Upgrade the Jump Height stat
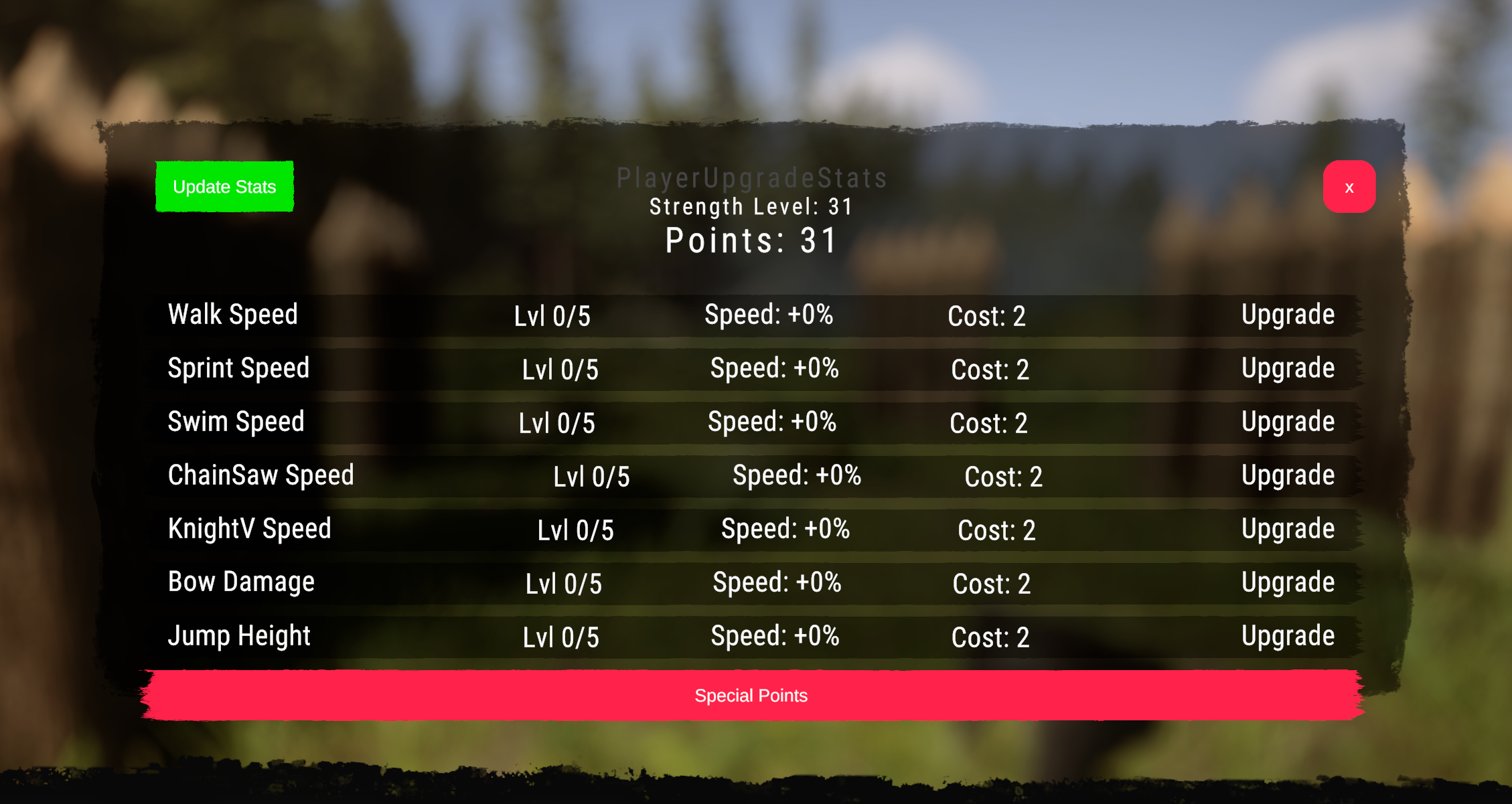Image resolution: width=1512 pixels, height=804 pixels. [x=1287, y=635]
